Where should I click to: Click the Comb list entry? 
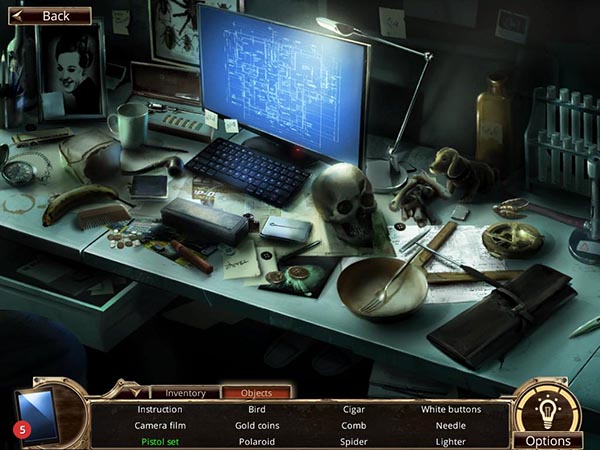[x=354, y=425]
